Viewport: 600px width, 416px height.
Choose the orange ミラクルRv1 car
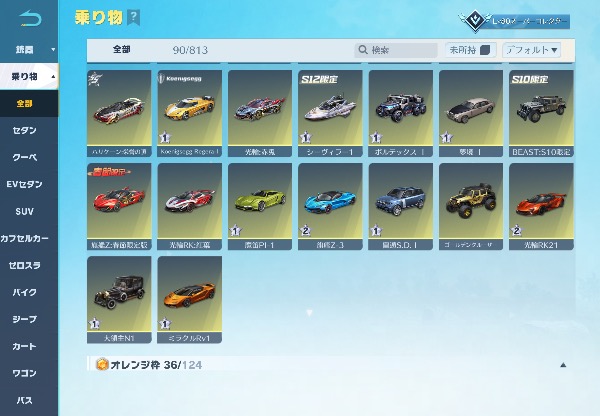point(190,297)
